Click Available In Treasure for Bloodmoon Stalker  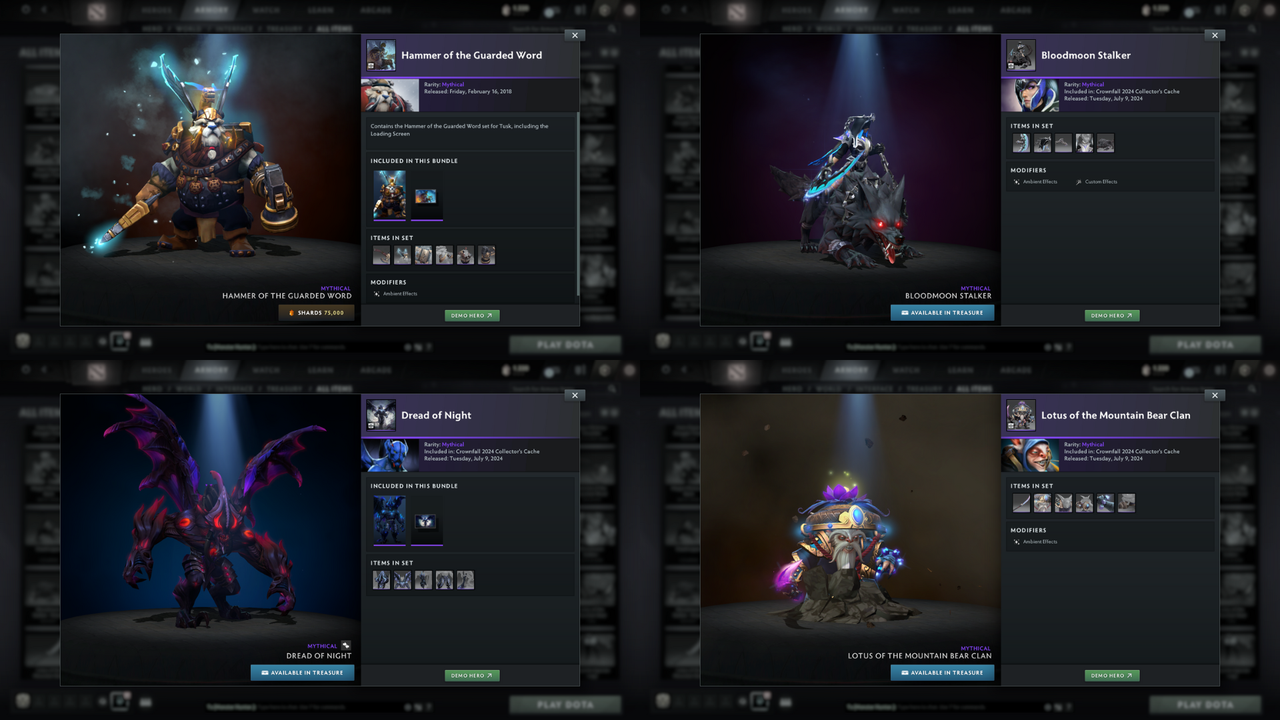point(941,312)
